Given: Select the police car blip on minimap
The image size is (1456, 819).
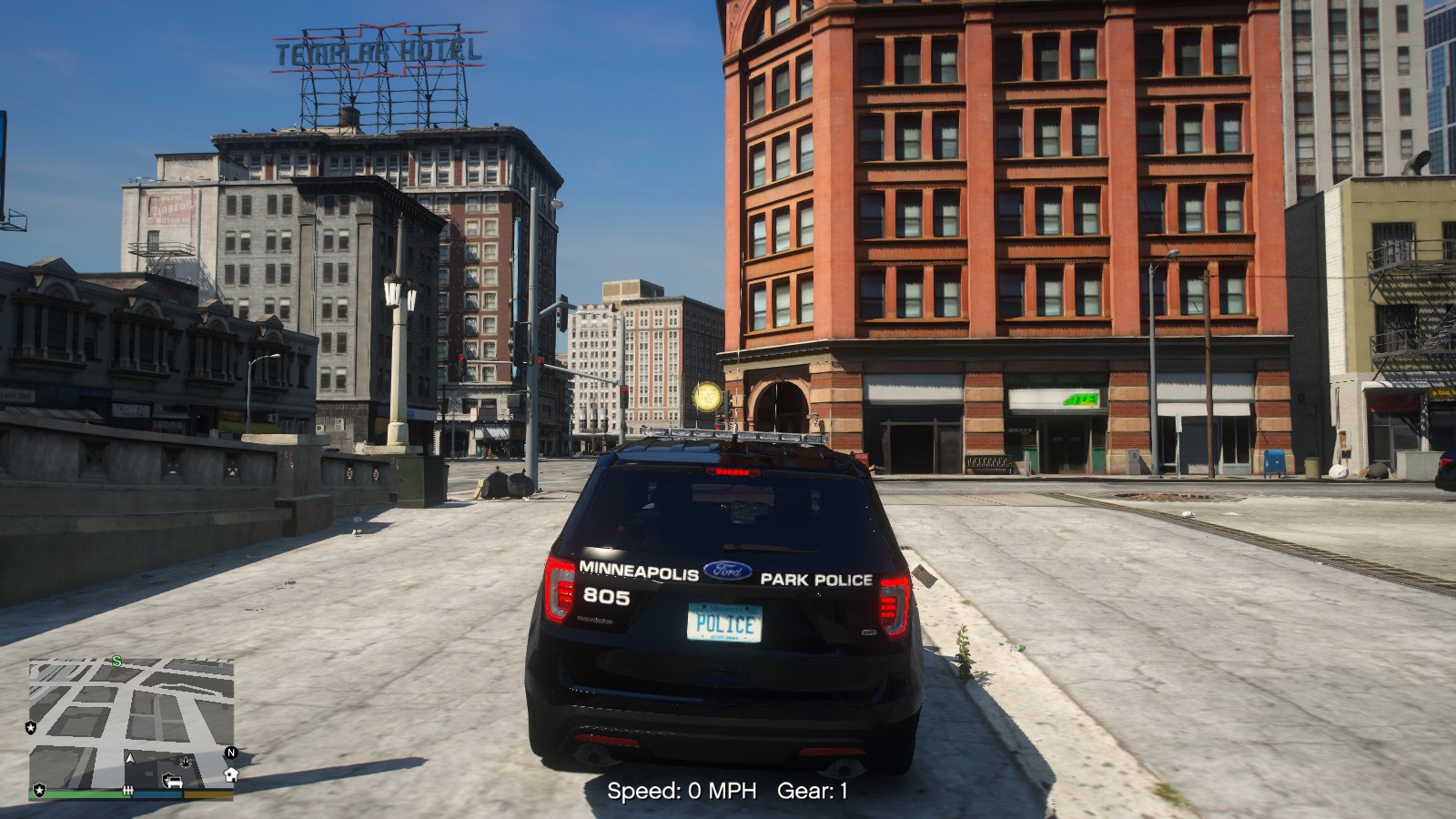Looking at the screenshot, I should [172, 781].
